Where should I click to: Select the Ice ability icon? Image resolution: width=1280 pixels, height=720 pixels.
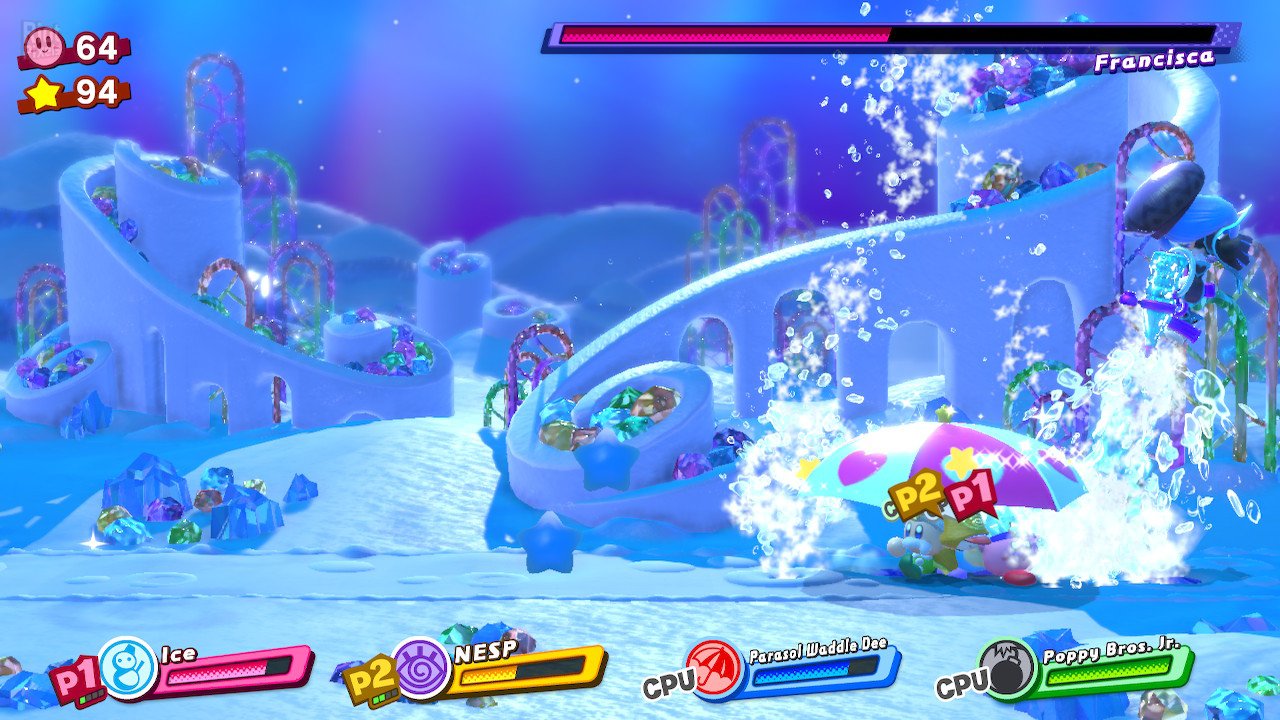point(128,668)
